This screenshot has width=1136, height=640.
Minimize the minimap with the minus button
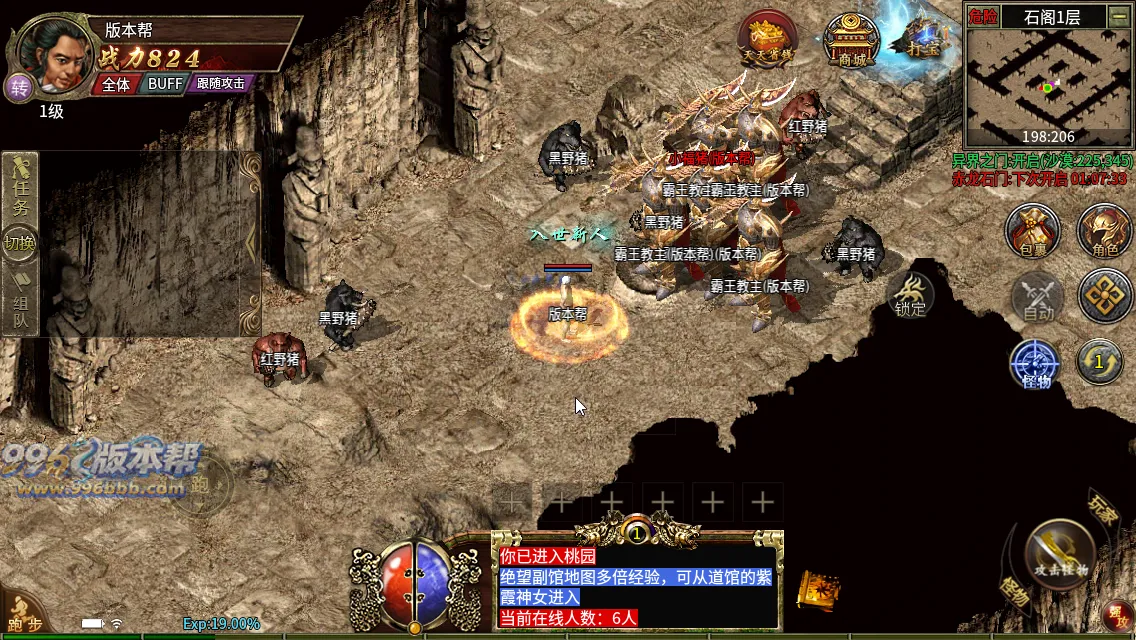coord(1119,16)
